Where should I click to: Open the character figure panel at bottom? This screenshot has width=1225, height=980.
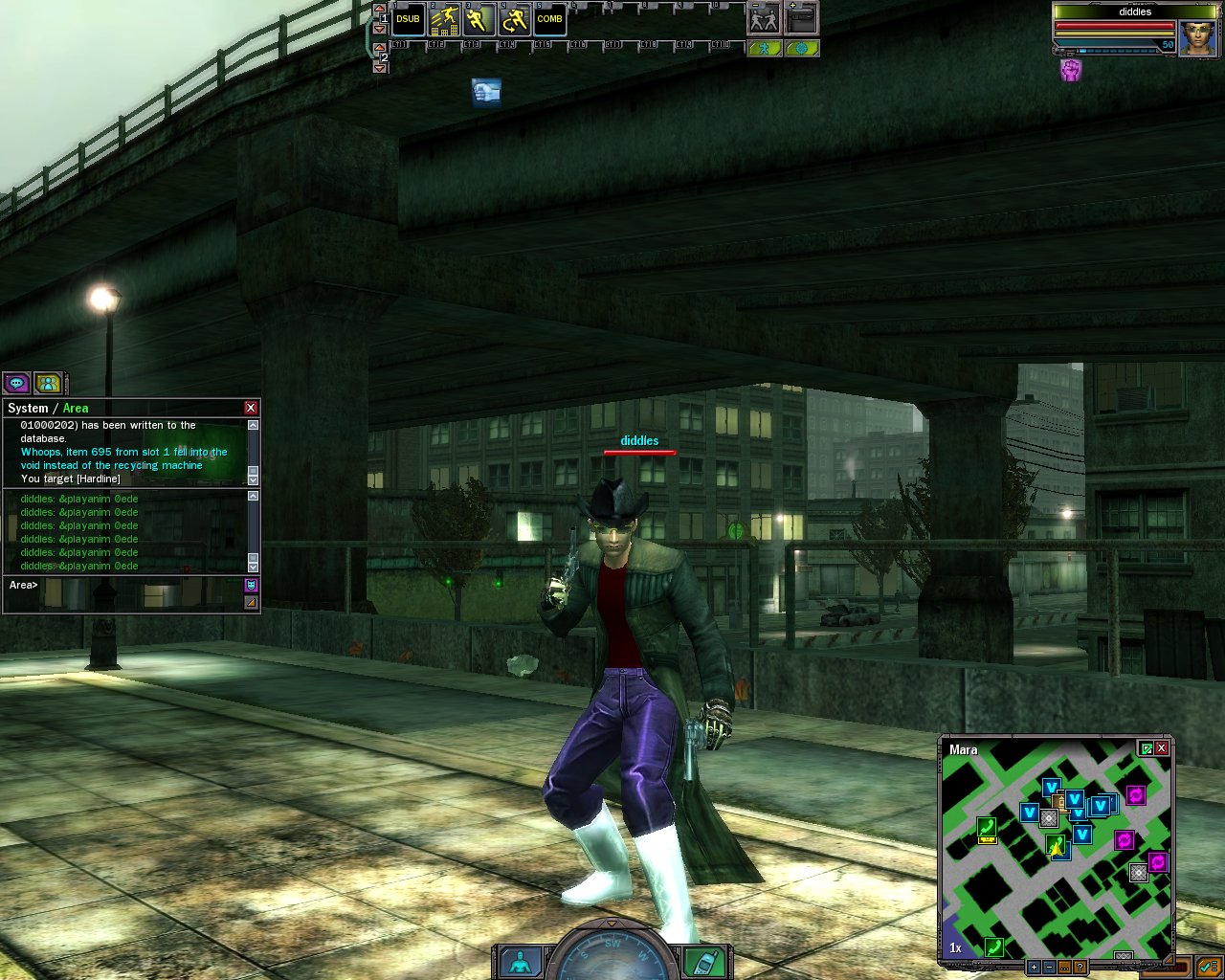coord(520,963)
